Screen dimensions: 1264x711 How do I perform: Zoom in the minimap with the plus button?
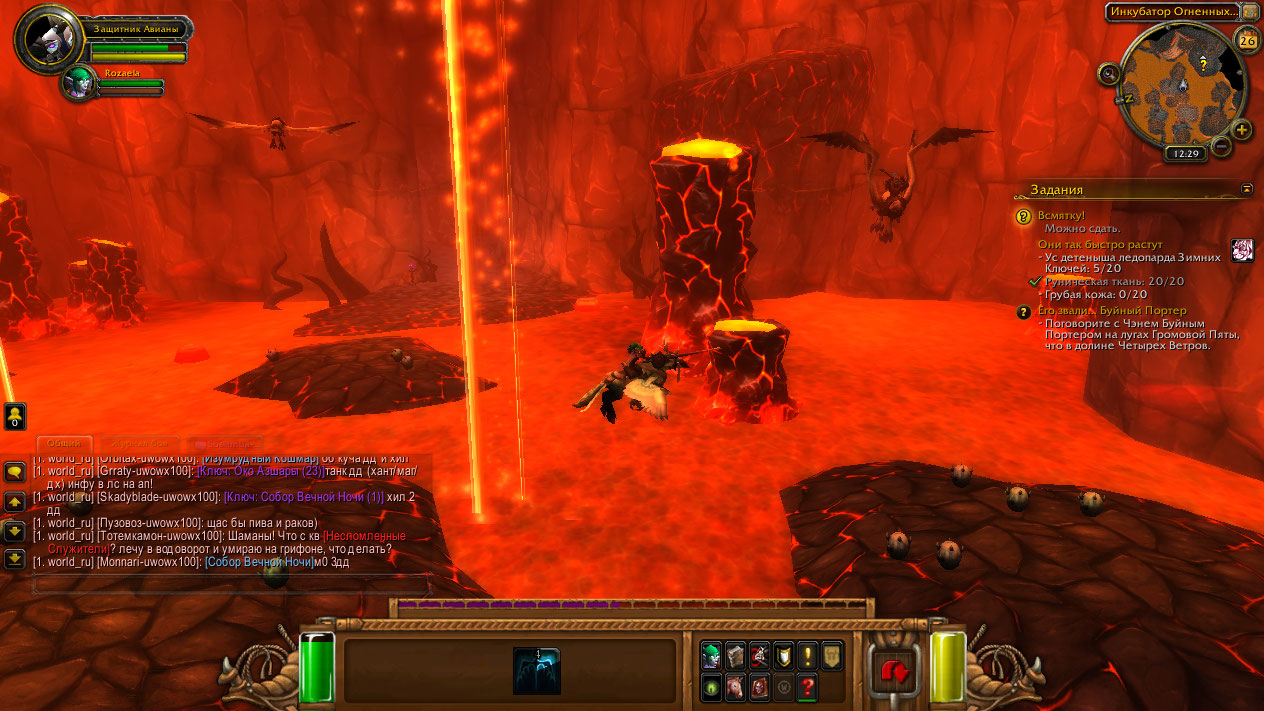point(1241,129)
